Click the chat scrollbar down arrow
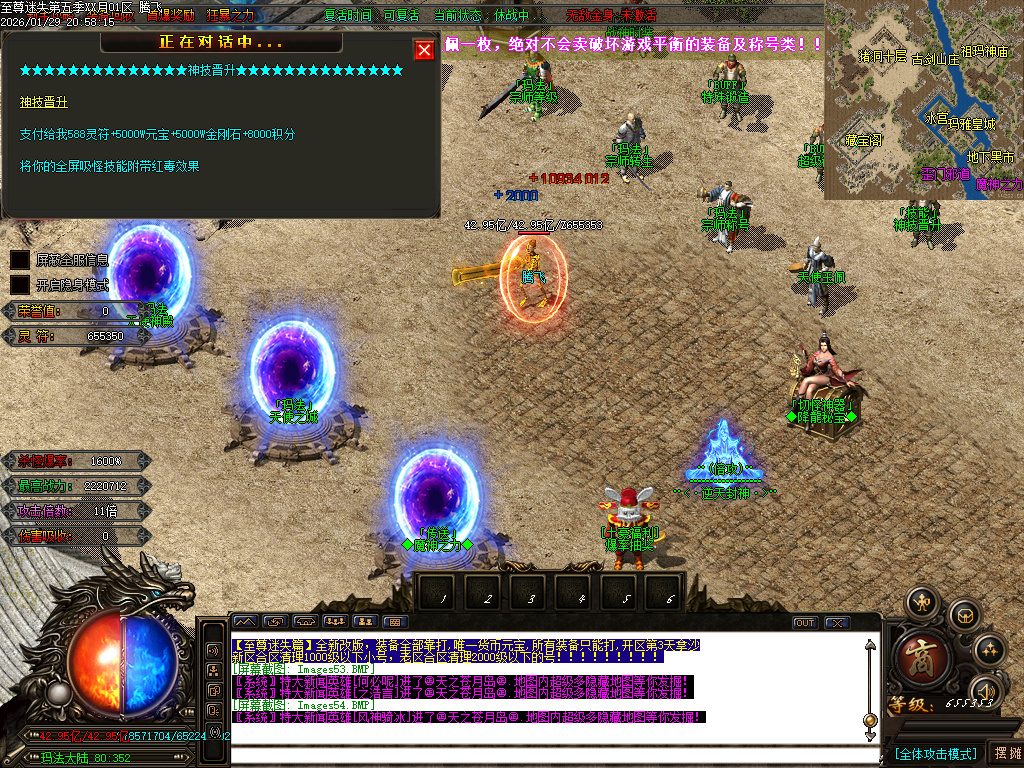 (870, 720)
